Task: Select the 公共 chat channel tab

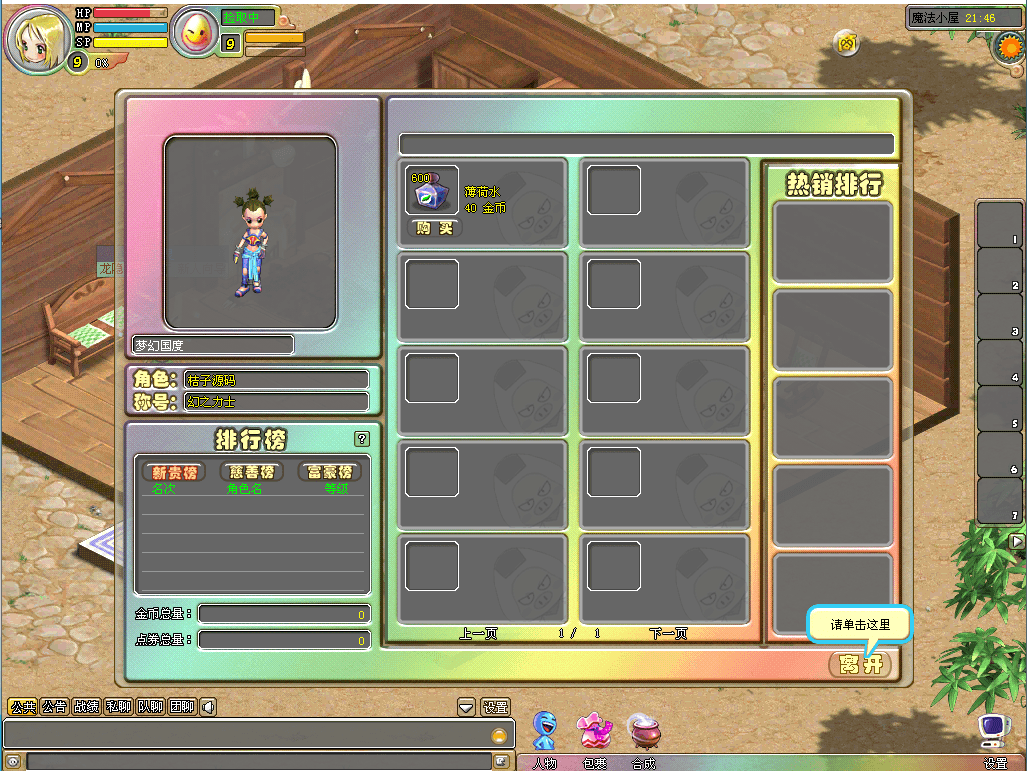Action: click(x=23, y=707)
